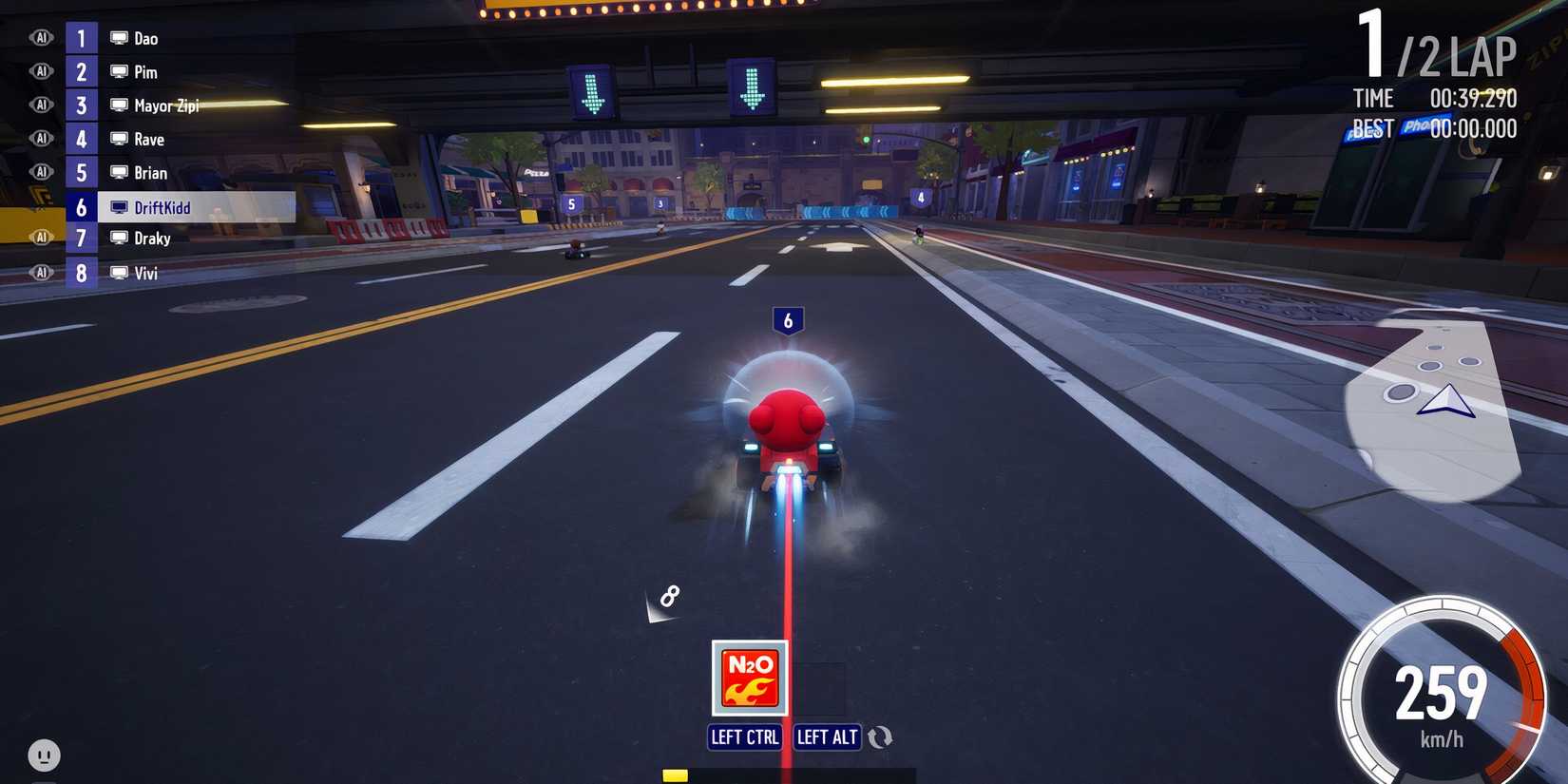Click the yellow boost gauge bar
The height and width of the screenshot is (784, 1568).
[x=675, y=774]
